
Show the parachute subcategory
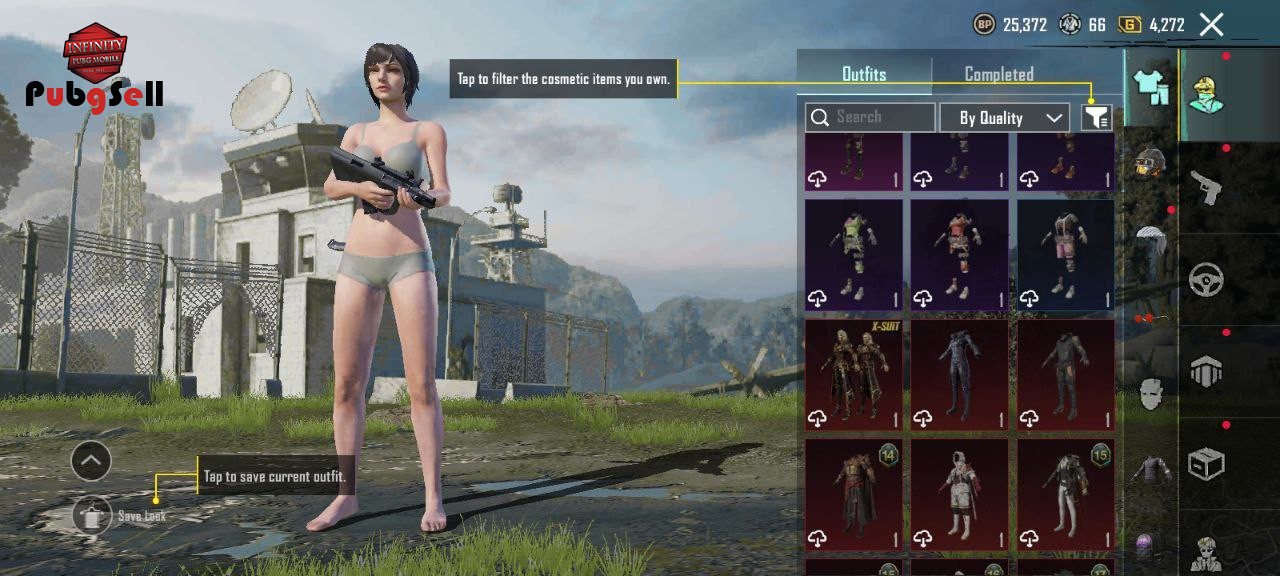1151,240
